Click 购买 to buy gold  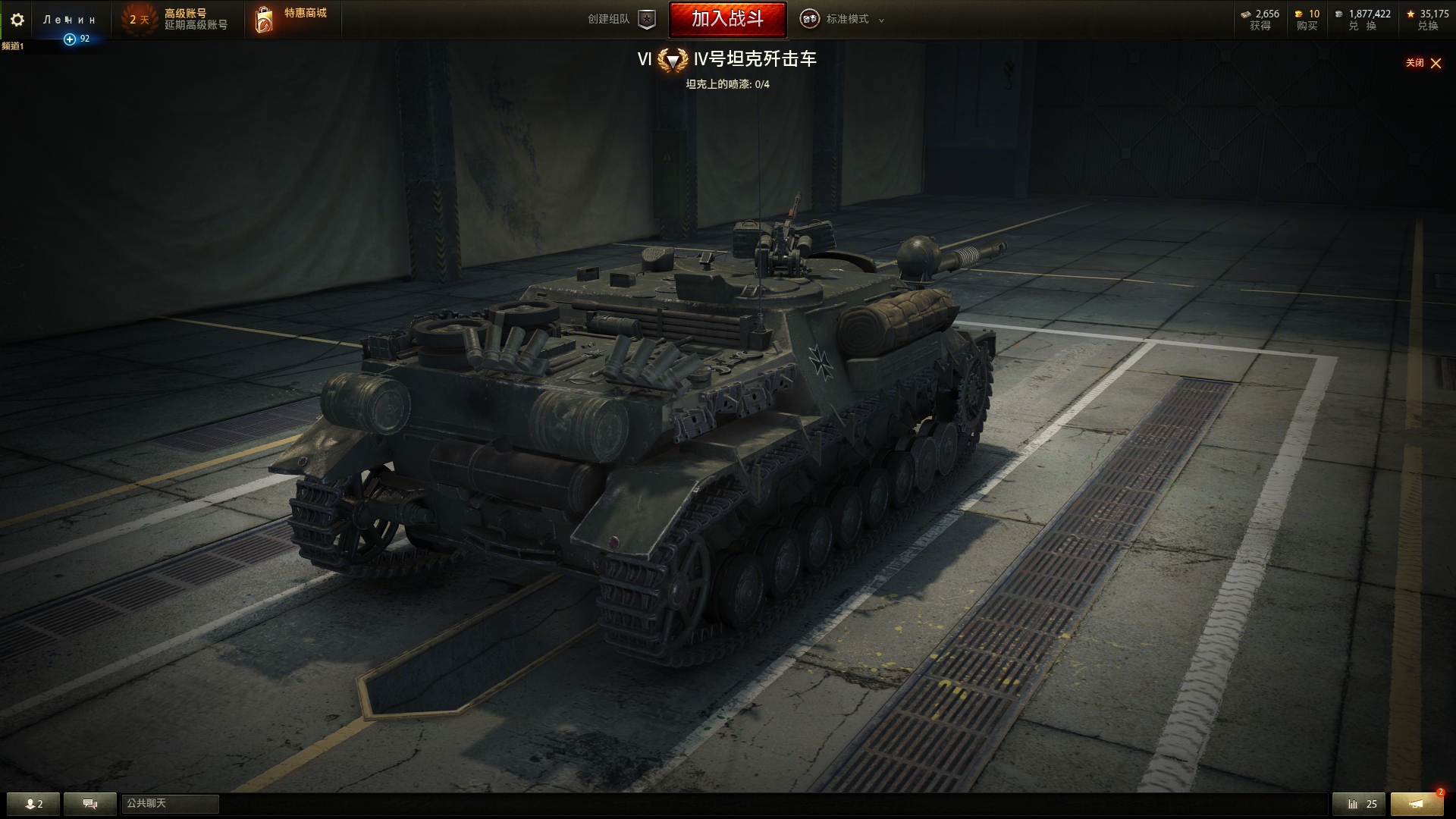[x=1307, y=20]
